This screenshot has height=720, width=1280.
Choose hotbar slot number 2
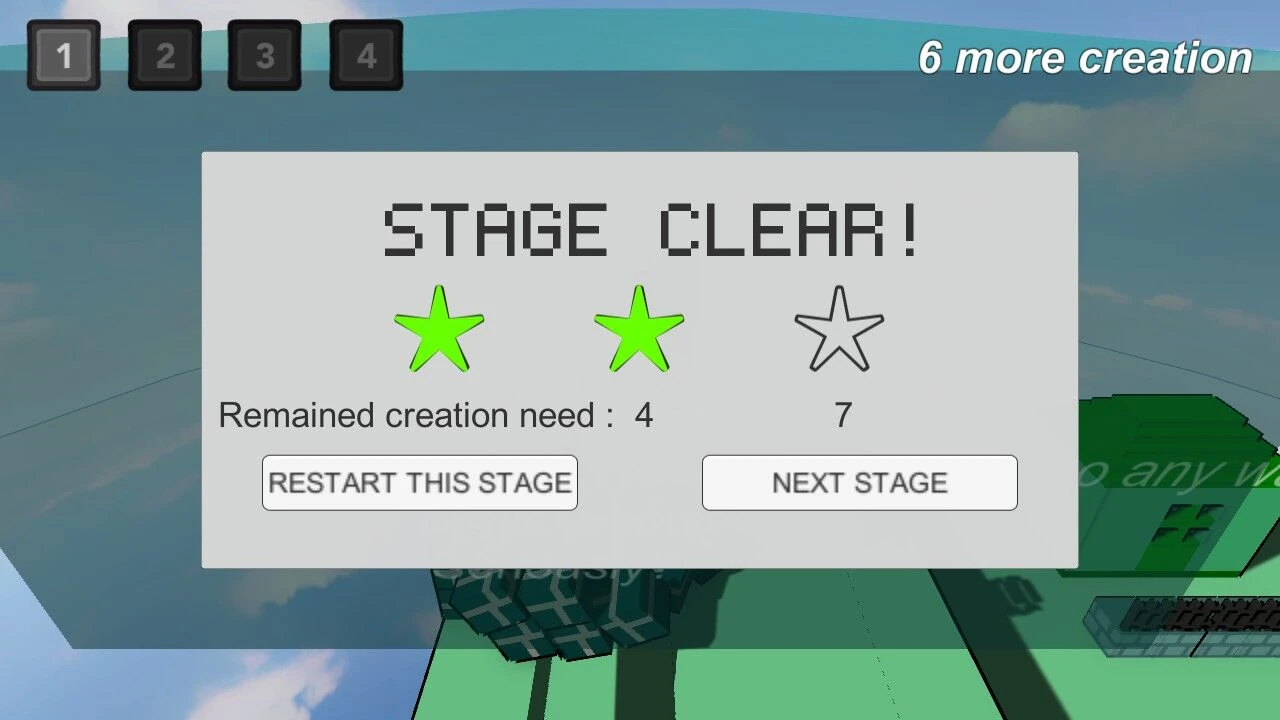[x=165, y=56]
